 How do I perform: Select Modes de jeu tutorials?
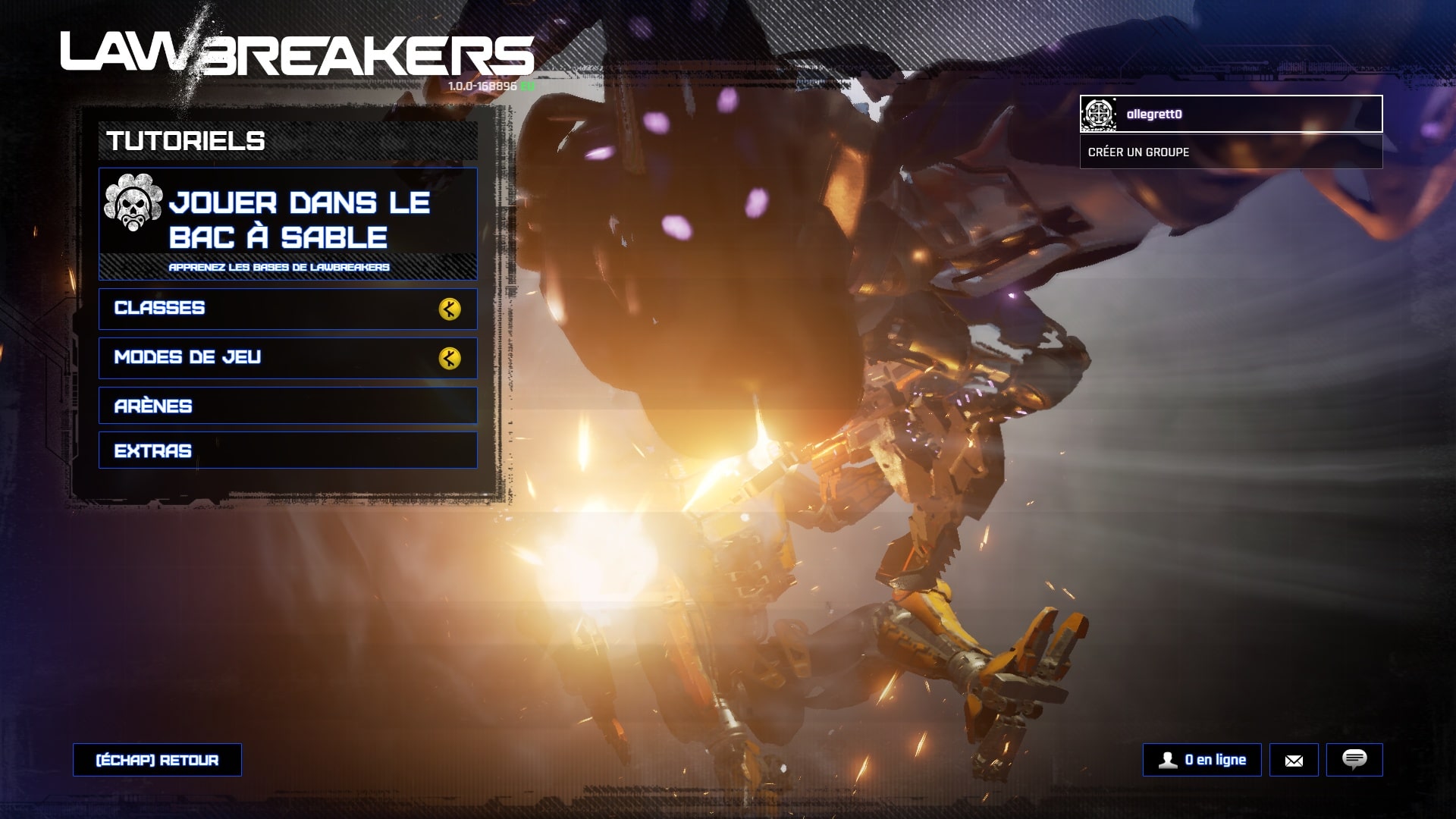tap(287, 358)
